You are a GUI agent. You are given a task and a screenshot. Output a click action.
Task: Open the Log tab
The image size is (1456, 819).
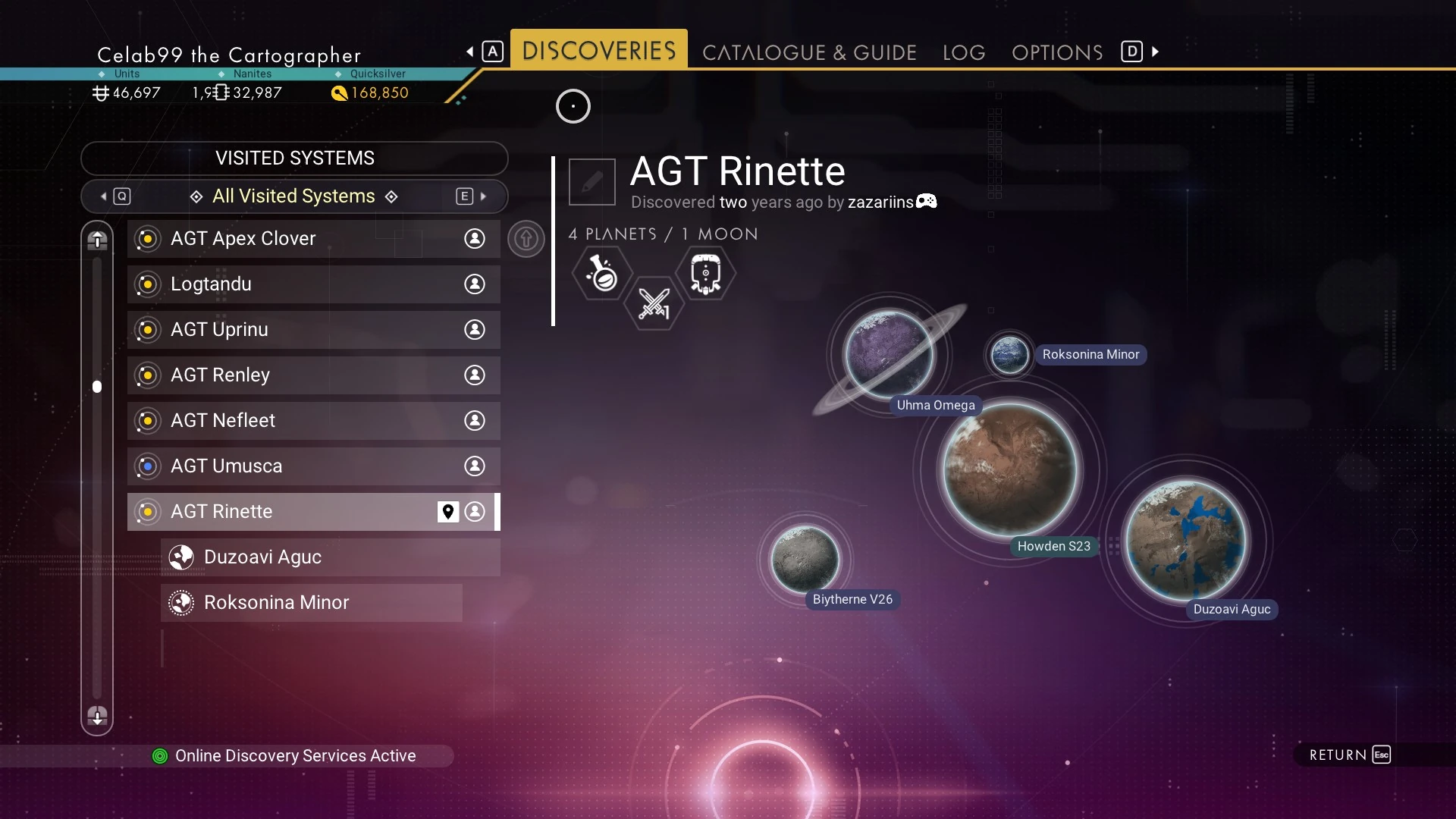click(964, 52)
